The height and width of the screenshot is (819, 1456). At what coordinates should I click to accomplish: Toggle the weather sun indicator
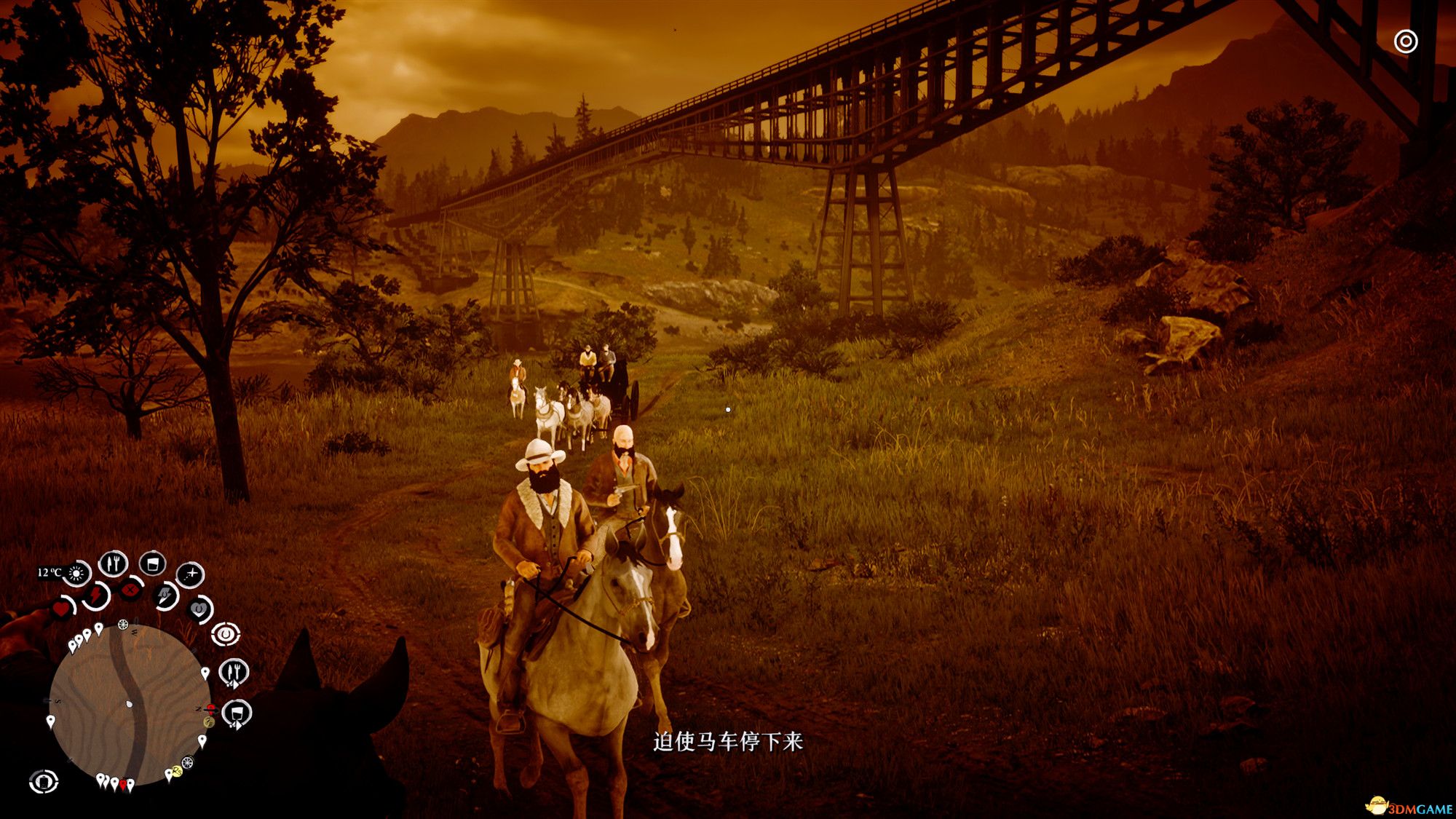point(76,574)
